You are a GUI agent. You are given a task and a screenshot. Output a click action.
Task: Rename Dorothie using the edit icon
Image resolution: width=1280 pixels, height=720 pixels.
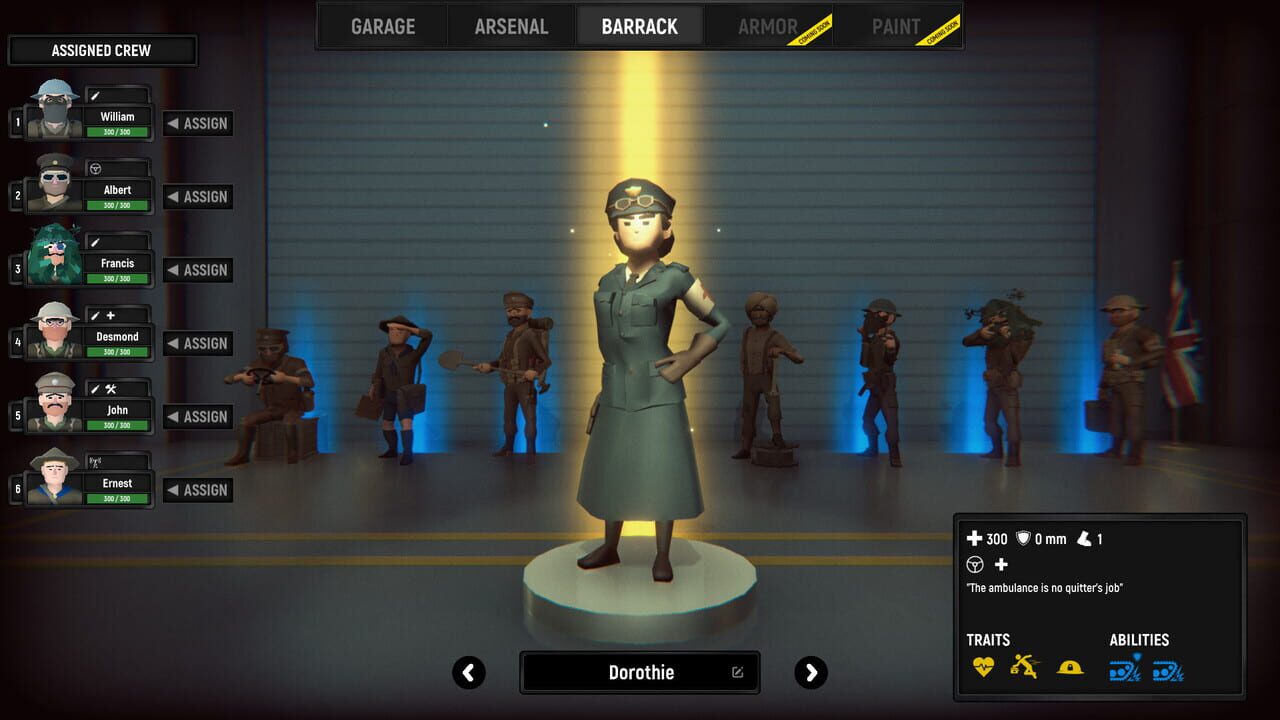(x=736, y=672)
